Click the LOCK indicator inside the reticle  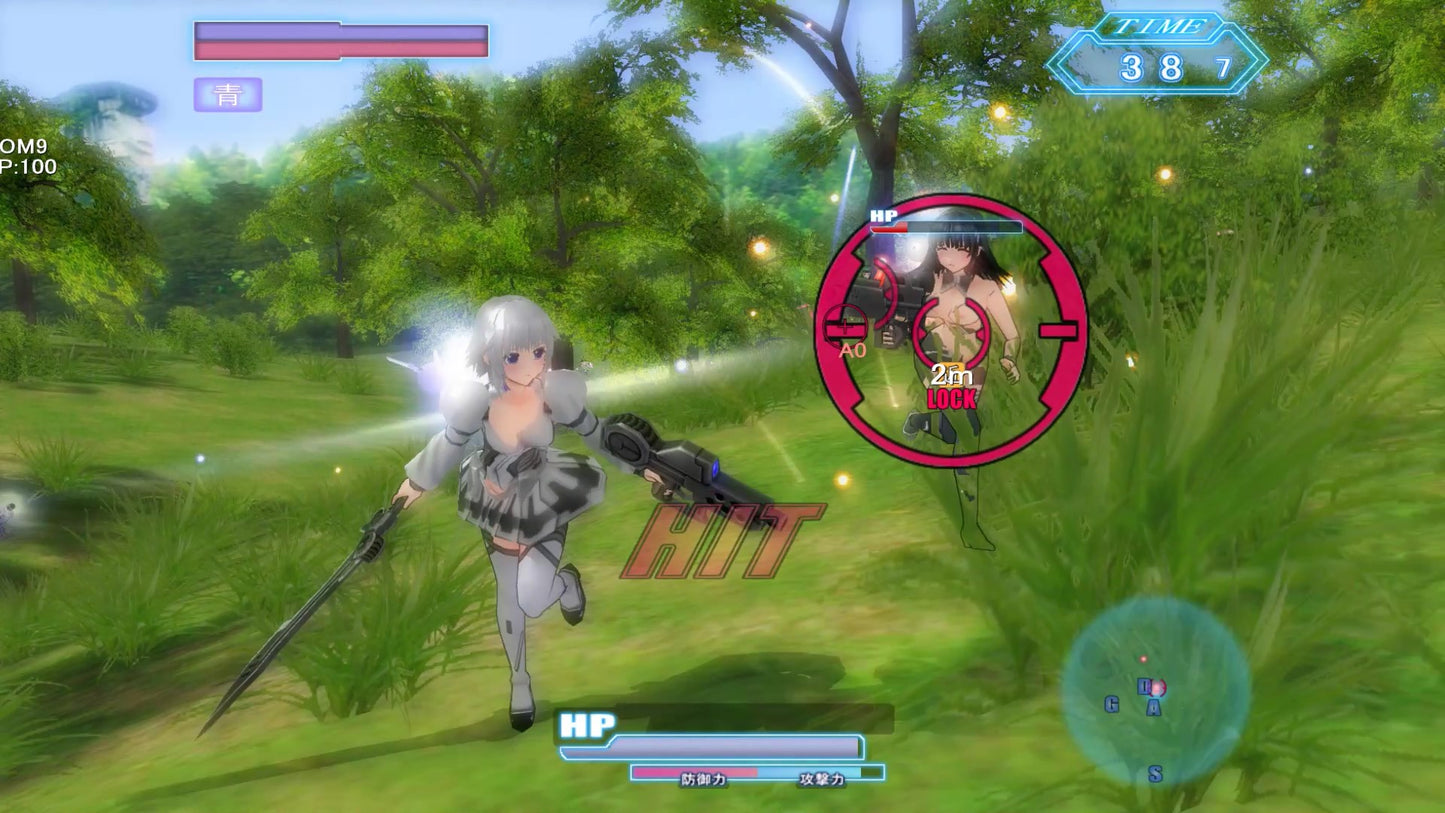[x=952, y=398]
